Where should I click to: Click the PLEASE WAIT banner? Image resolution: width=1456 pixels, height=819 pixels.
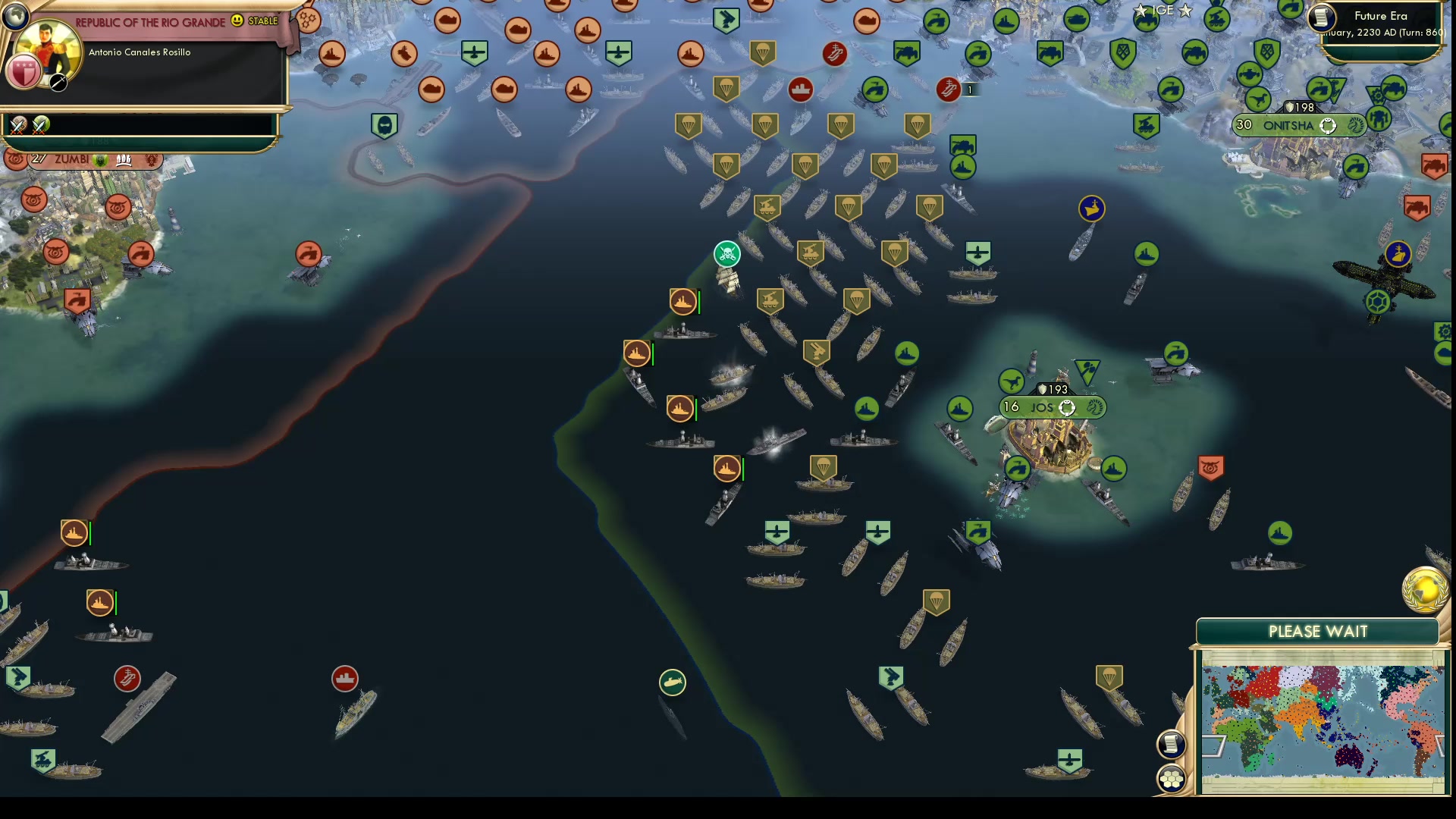[1317, 631]
